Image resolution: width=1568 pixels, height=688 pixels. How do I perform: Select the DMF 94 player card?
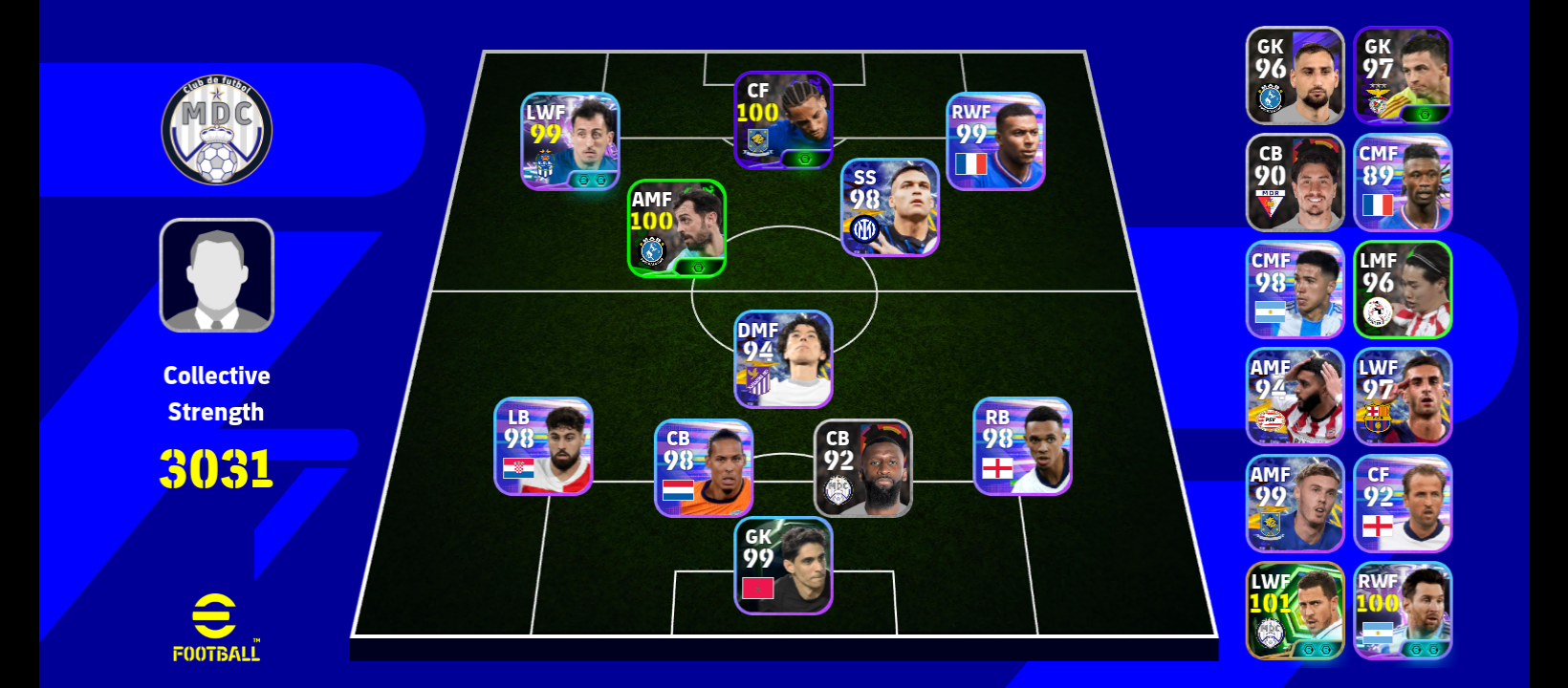(x=783, y=359)
